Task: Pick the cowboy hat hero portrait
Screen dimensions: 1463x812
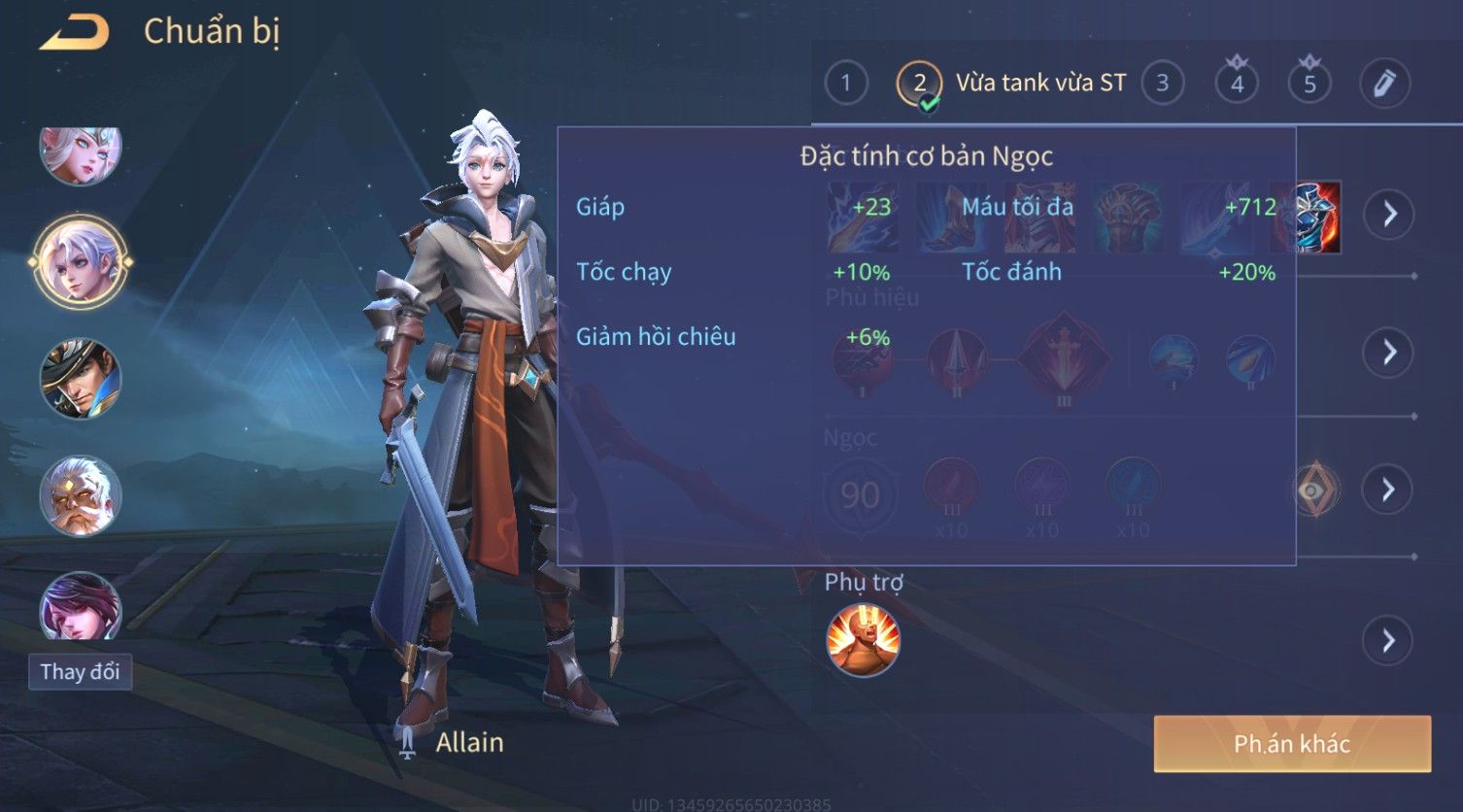Action: (x=80, y=379)
